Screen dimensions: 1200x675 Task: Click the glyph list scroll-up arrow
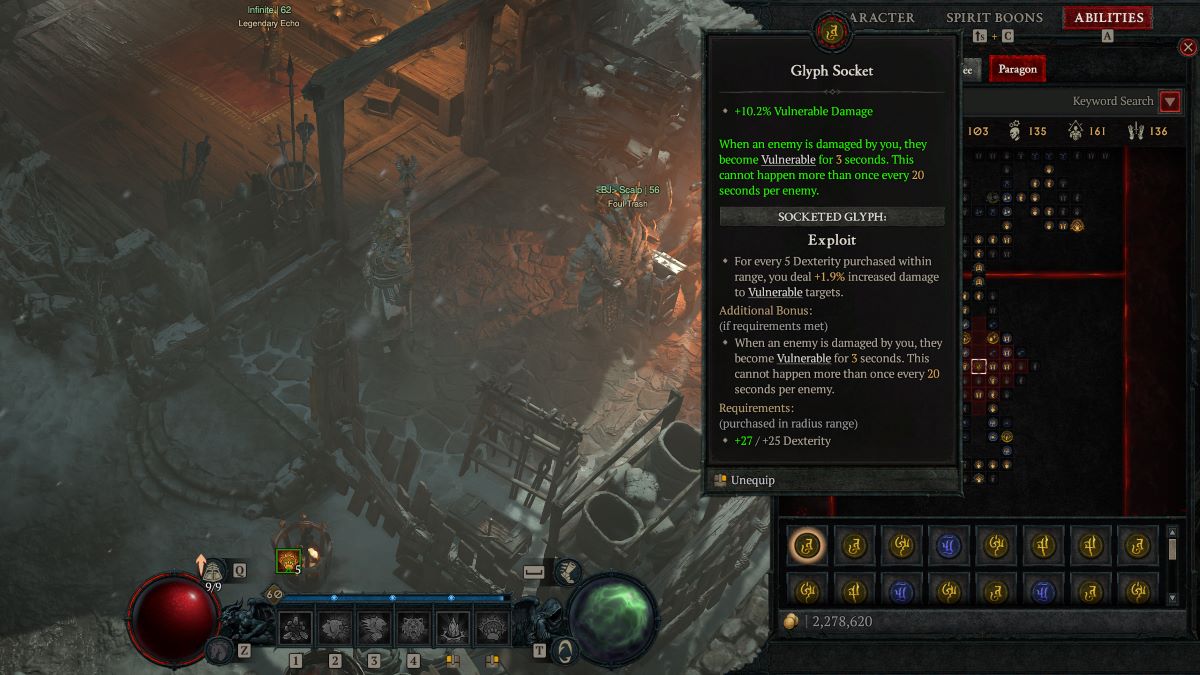(x=1172, y=532)
